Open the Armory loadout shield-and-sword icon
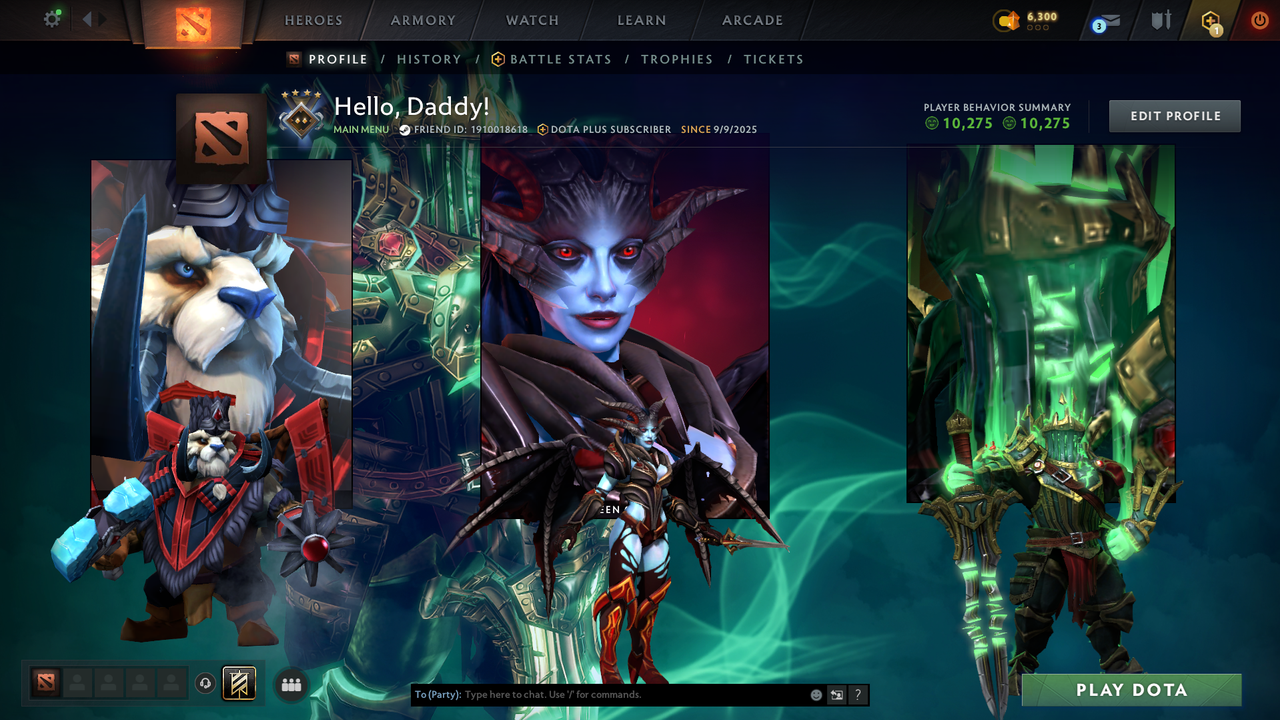Viewport: 1280px width, 720px height. coord(1160,20)
